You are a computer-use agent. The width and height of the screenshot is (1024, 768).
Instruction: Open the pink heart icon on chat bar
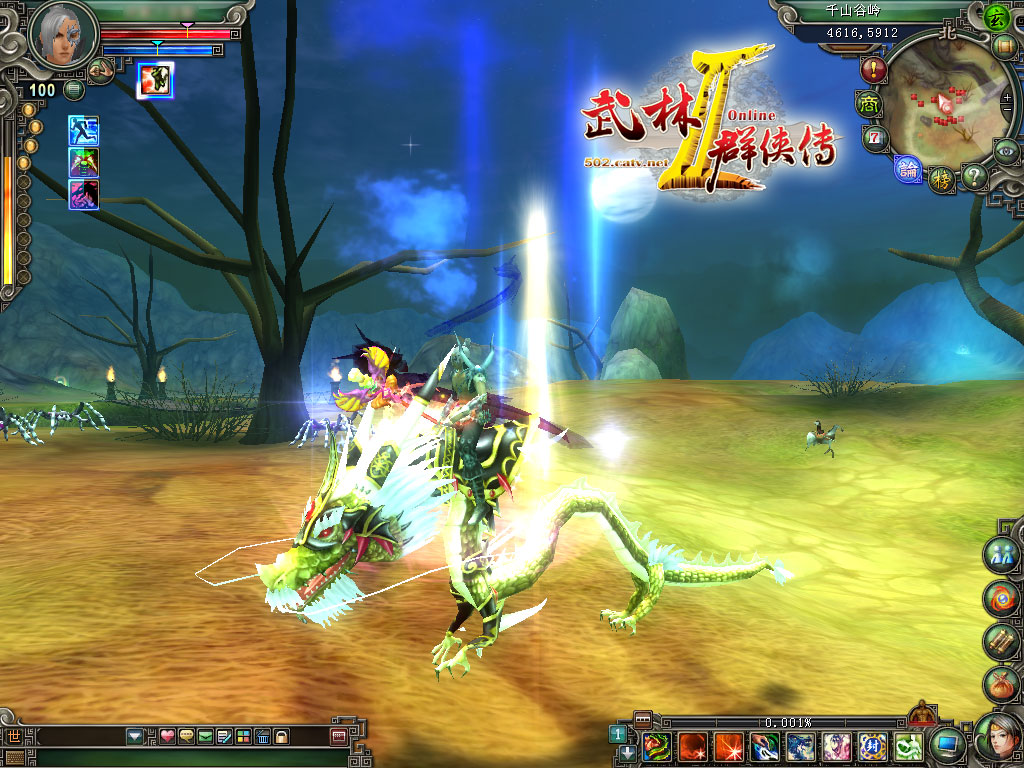(x=167, y=737)
